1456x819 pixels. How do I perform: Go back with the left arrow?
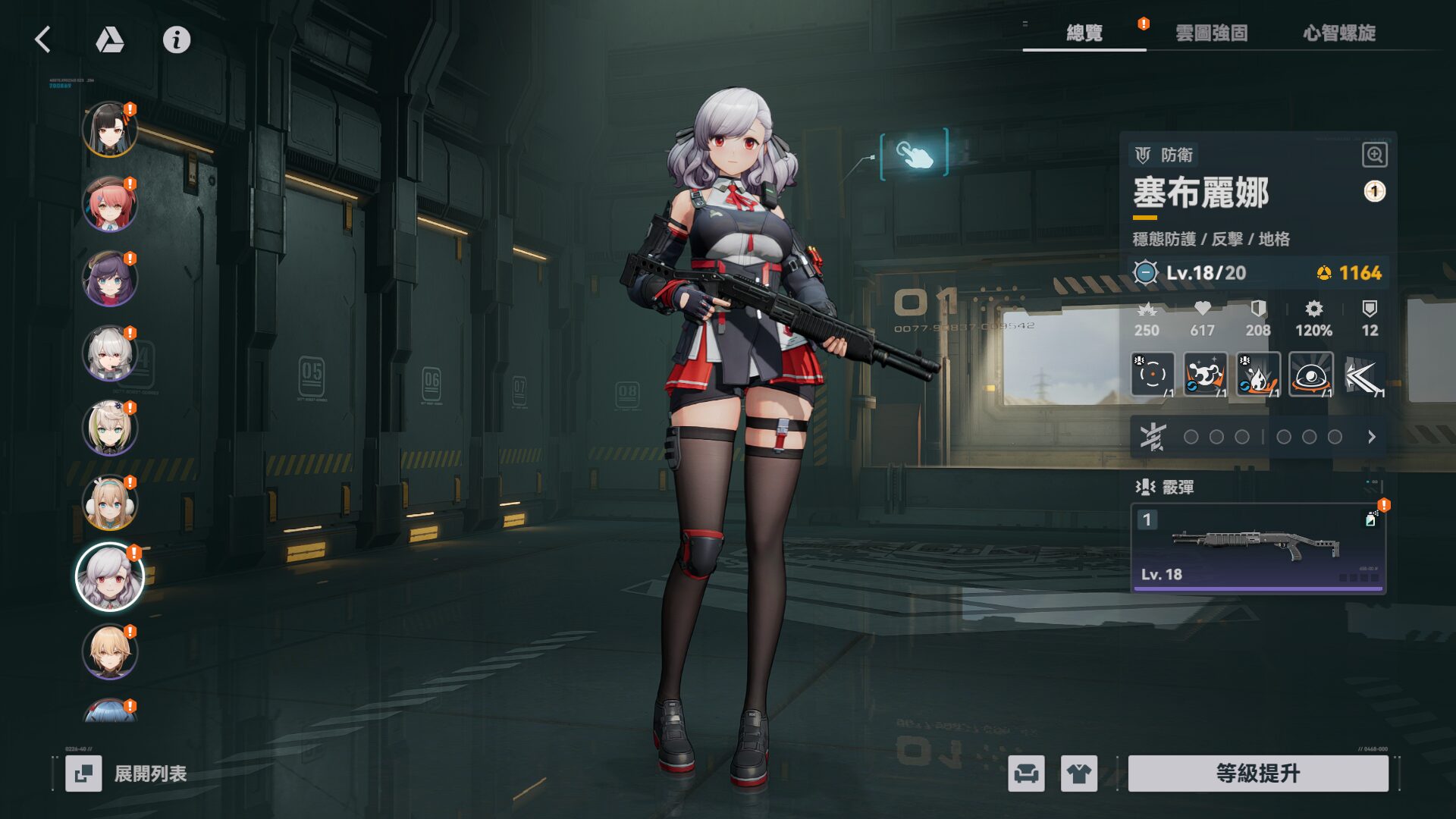(43, 39)
